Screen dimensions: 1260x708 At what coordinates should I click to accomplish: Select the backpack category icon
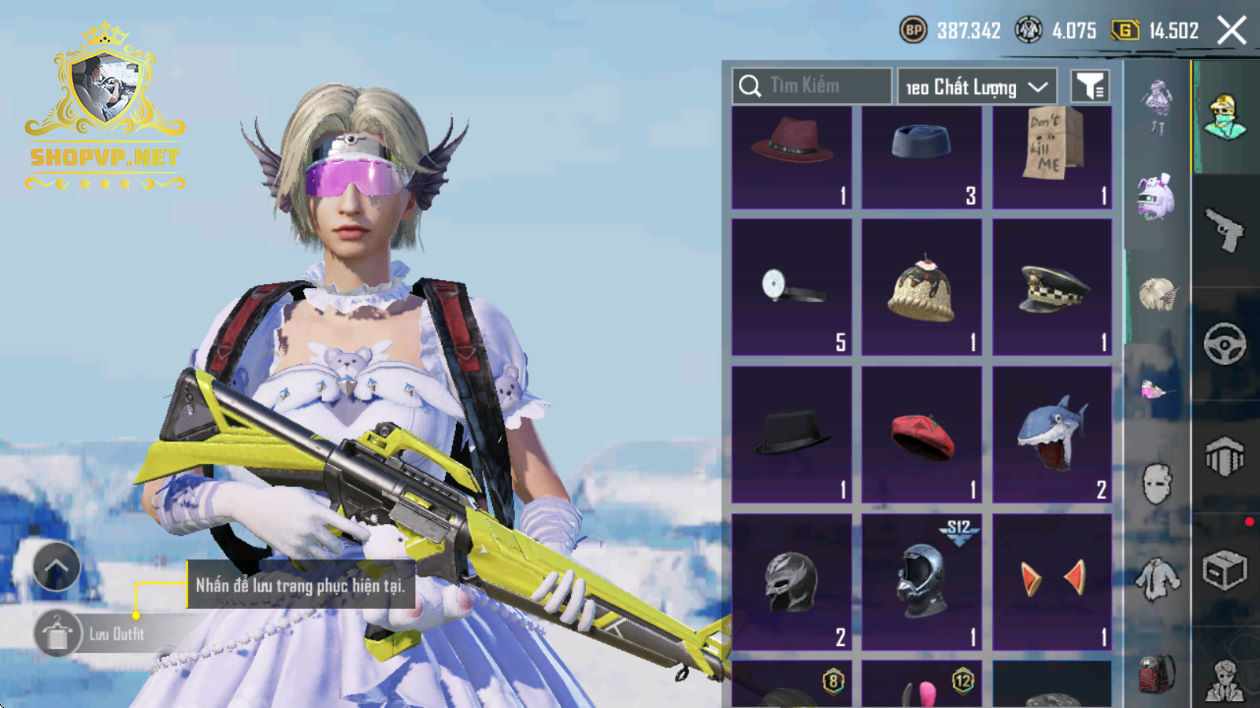pyautogui.click(x=1157, y=674)
